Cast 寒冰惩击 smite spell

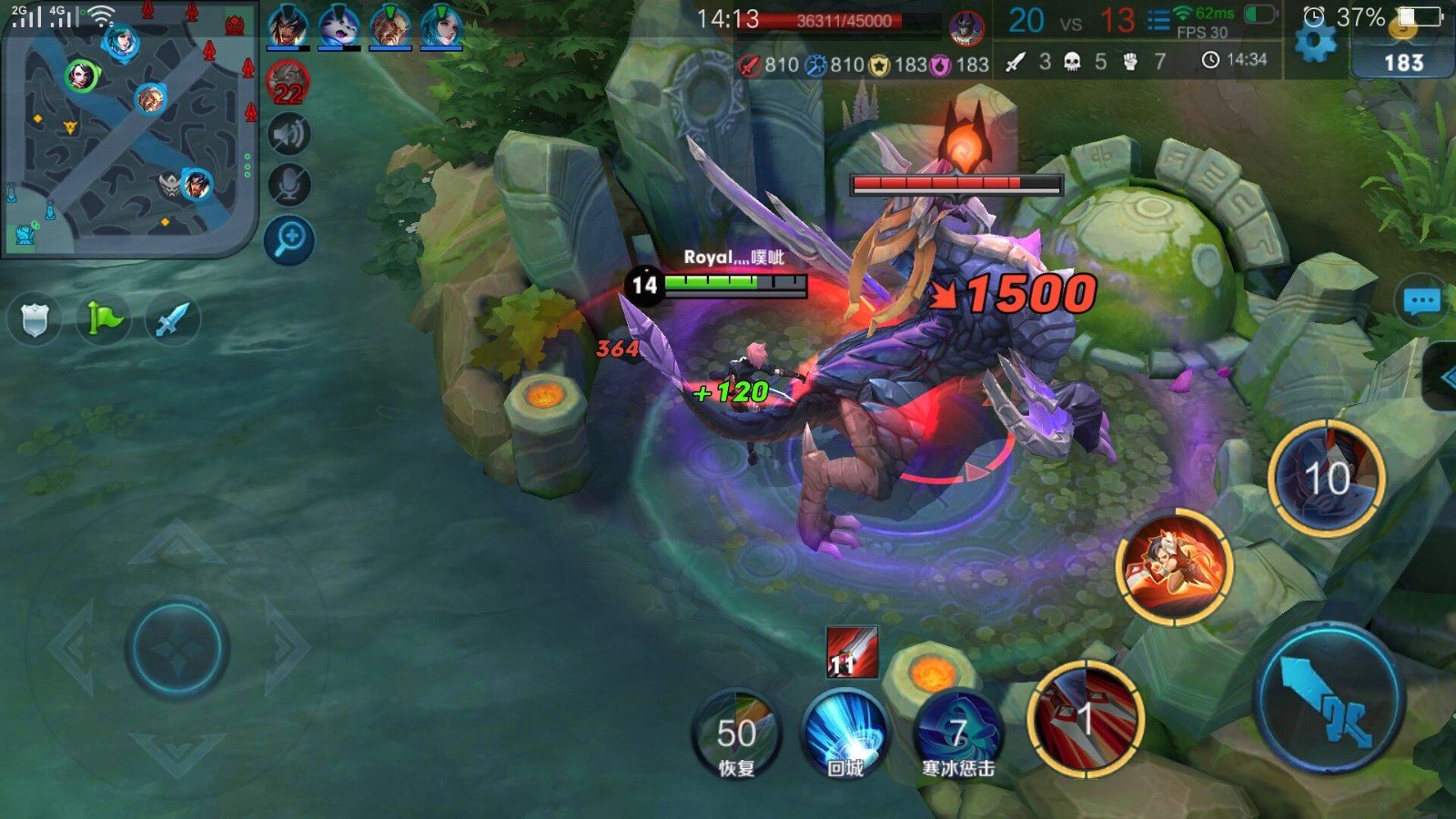957,735
